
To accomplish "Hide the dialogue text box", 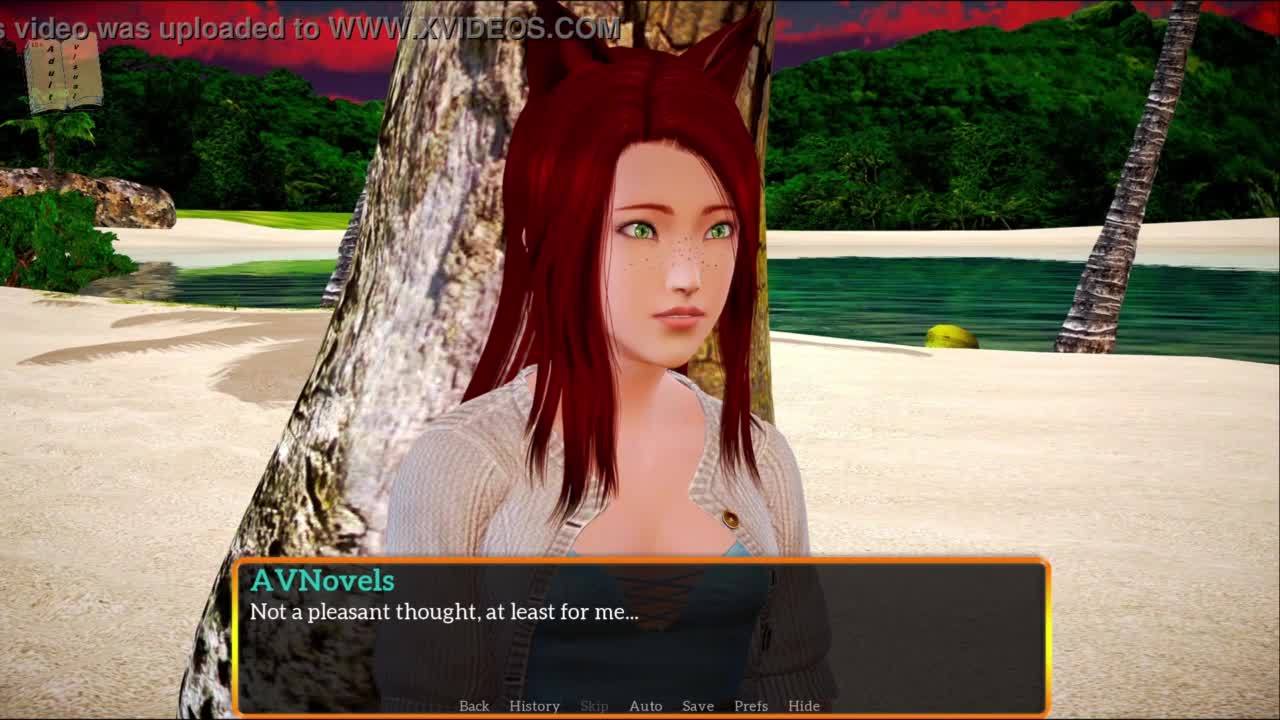I will [804, 706].
